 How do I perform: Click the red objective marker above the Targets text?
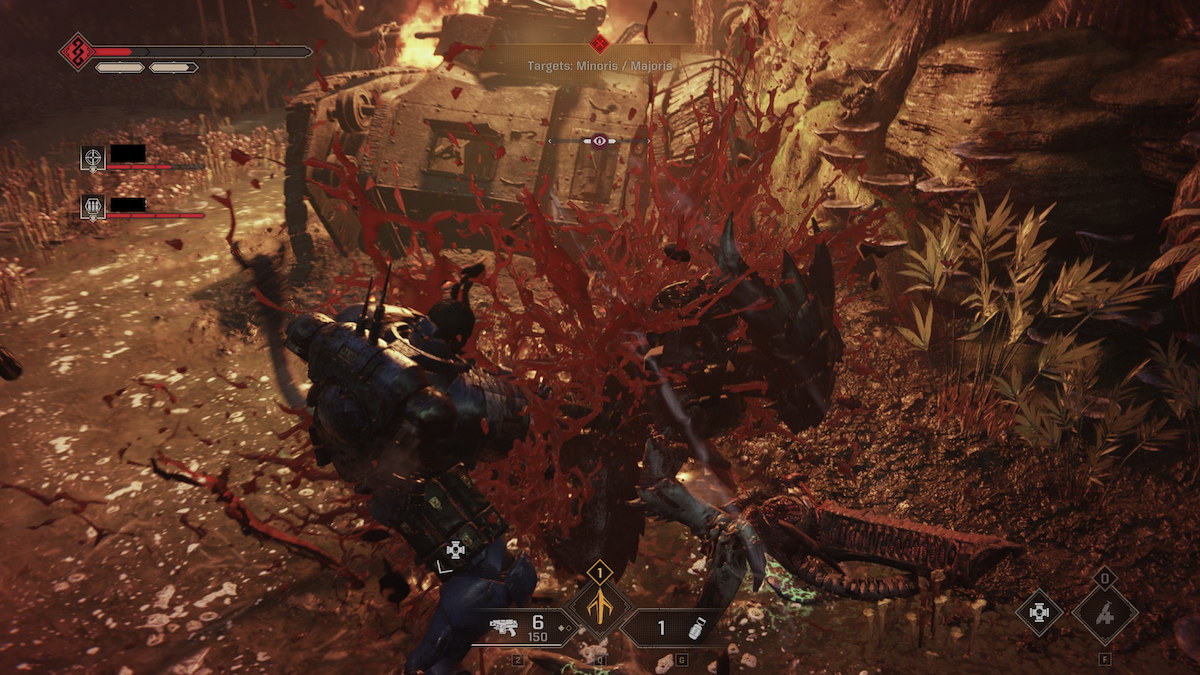[600, 43]
